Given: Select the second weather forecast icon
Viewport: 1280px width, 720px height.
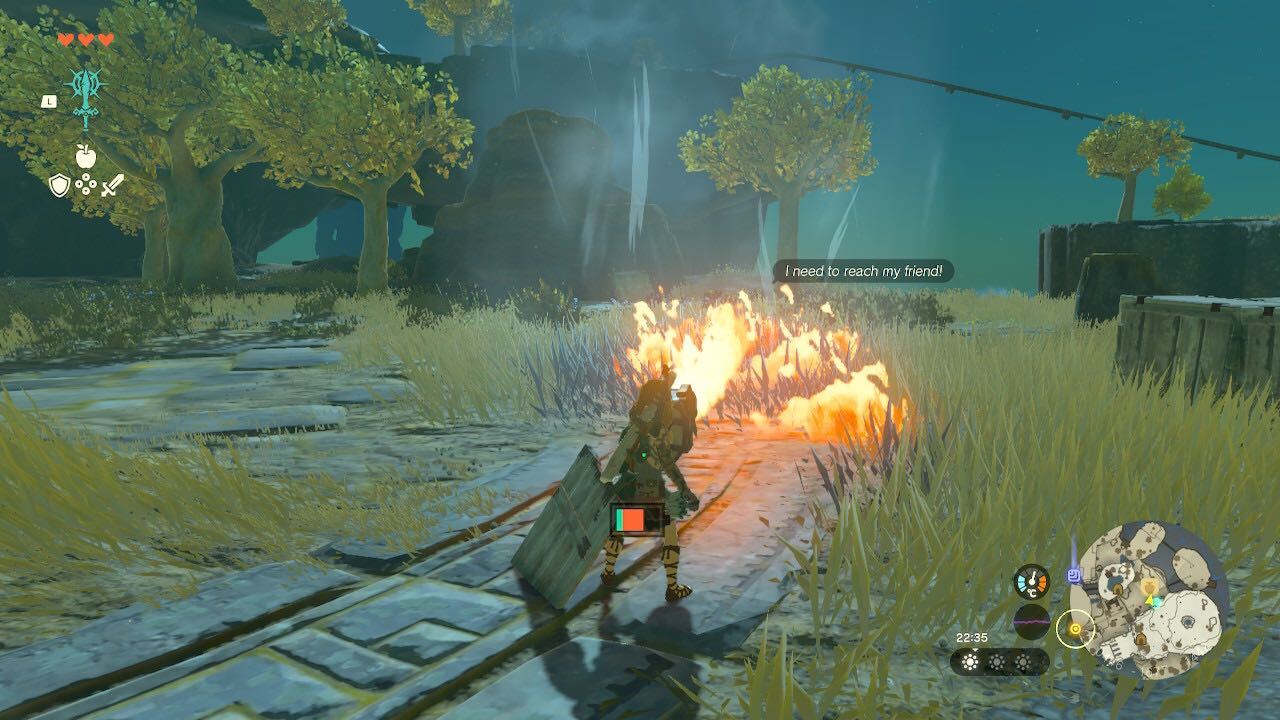Looking at the screenshot, I should click(x=997, y=662).
